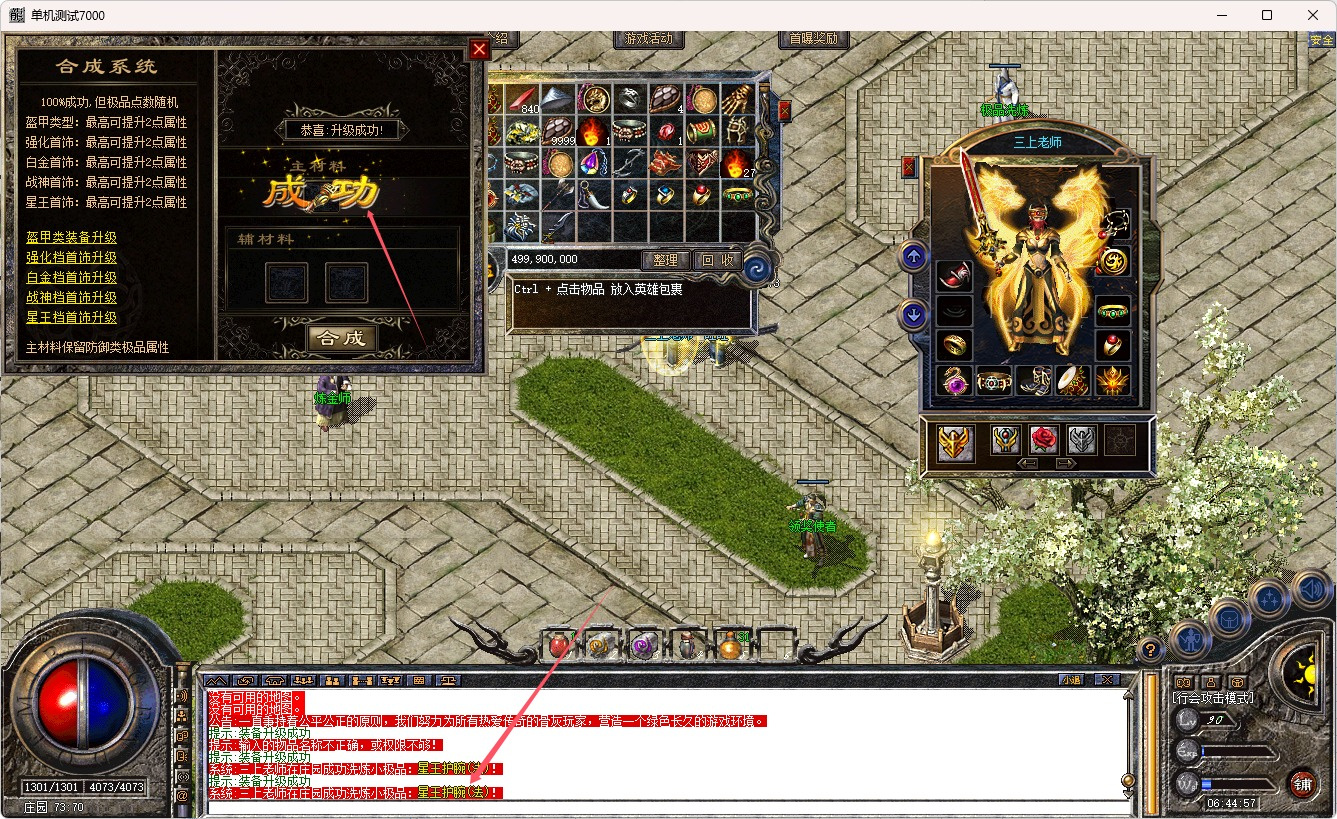Close the 合成系统 synthesis window
This screenshot has height=819, width=1337.
coord(479,49)
